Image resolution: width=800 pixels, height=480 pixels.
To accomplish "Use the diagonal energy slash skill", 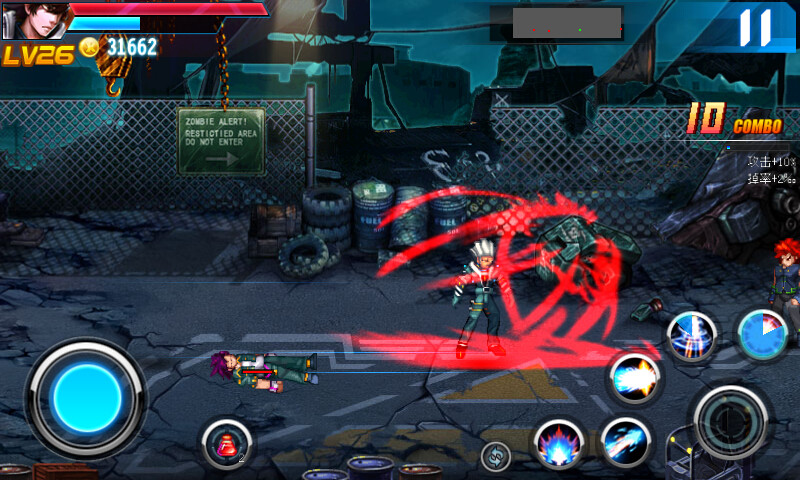I will [627, 443].
